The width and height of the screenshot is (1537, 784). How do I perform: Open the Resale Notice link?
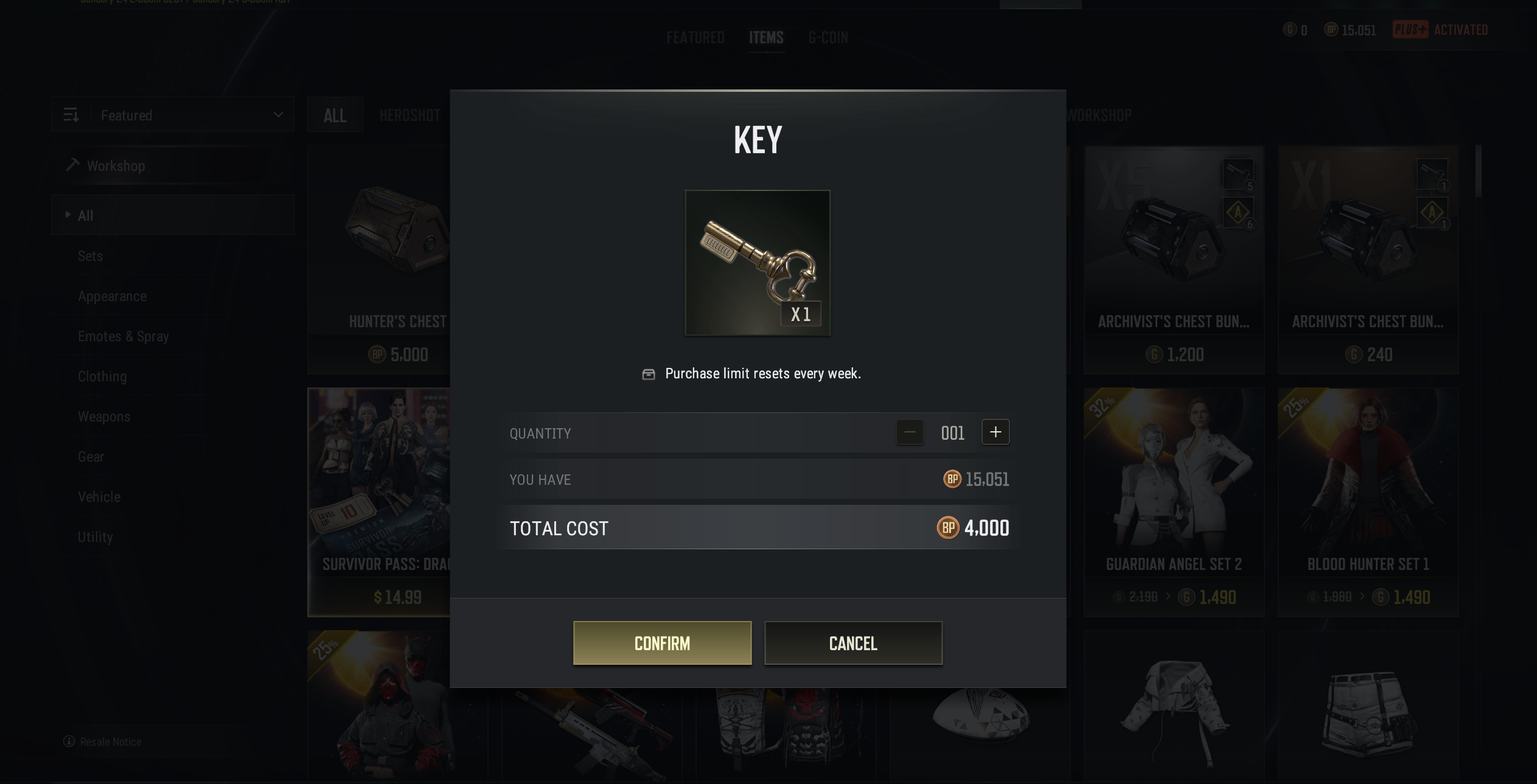pos(110,741)
